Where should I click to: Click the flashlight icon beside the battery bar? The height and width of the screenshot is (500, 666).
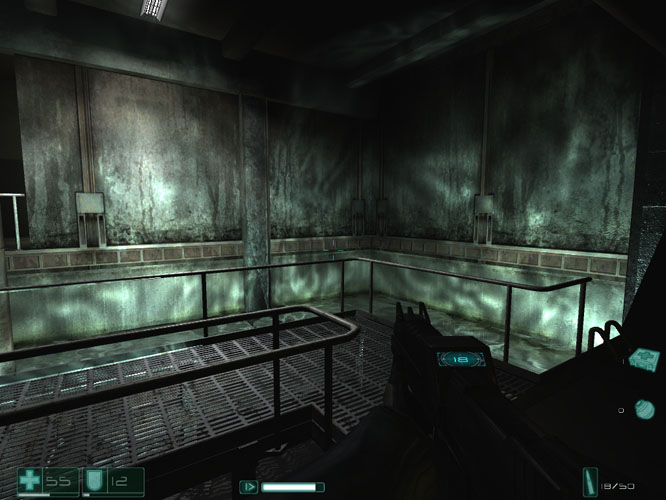247,487
